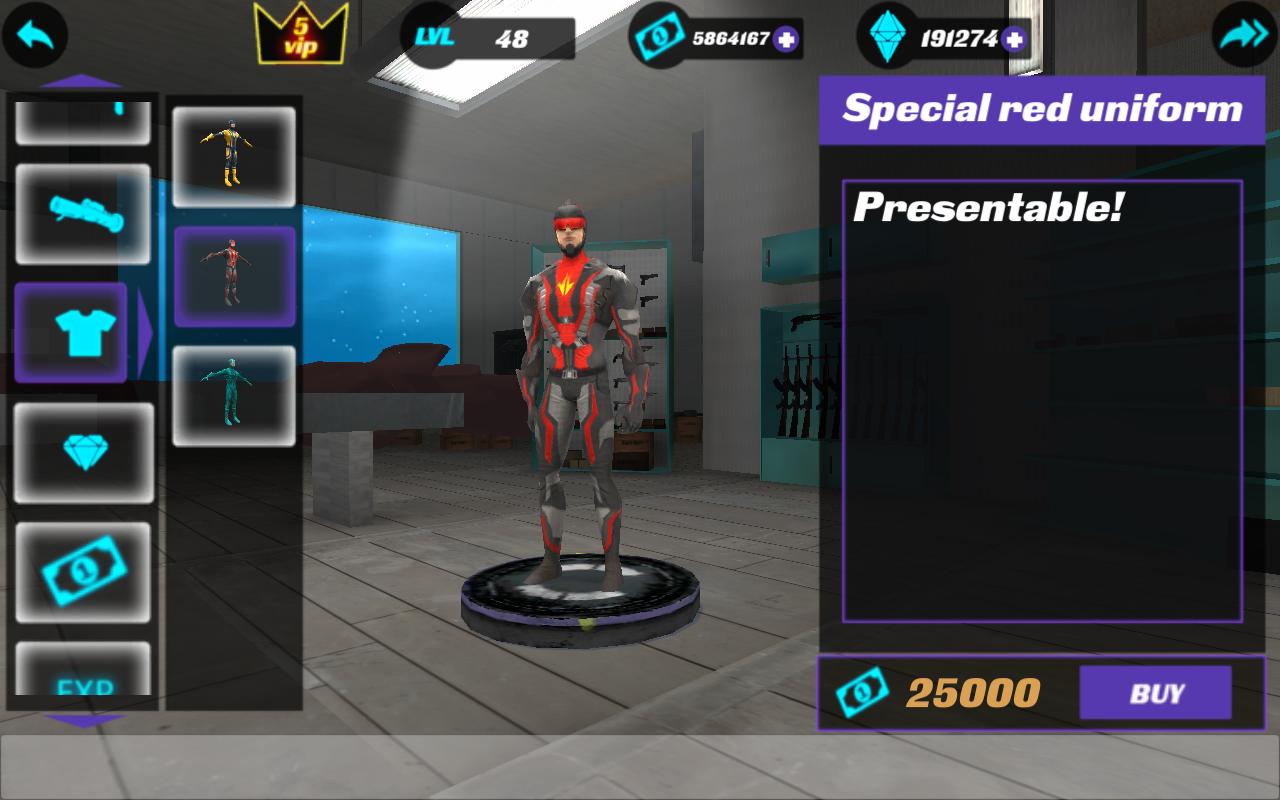Add more diamonds with the plus button
The height and width of the screenshot is (800, 1280).
1014,39
